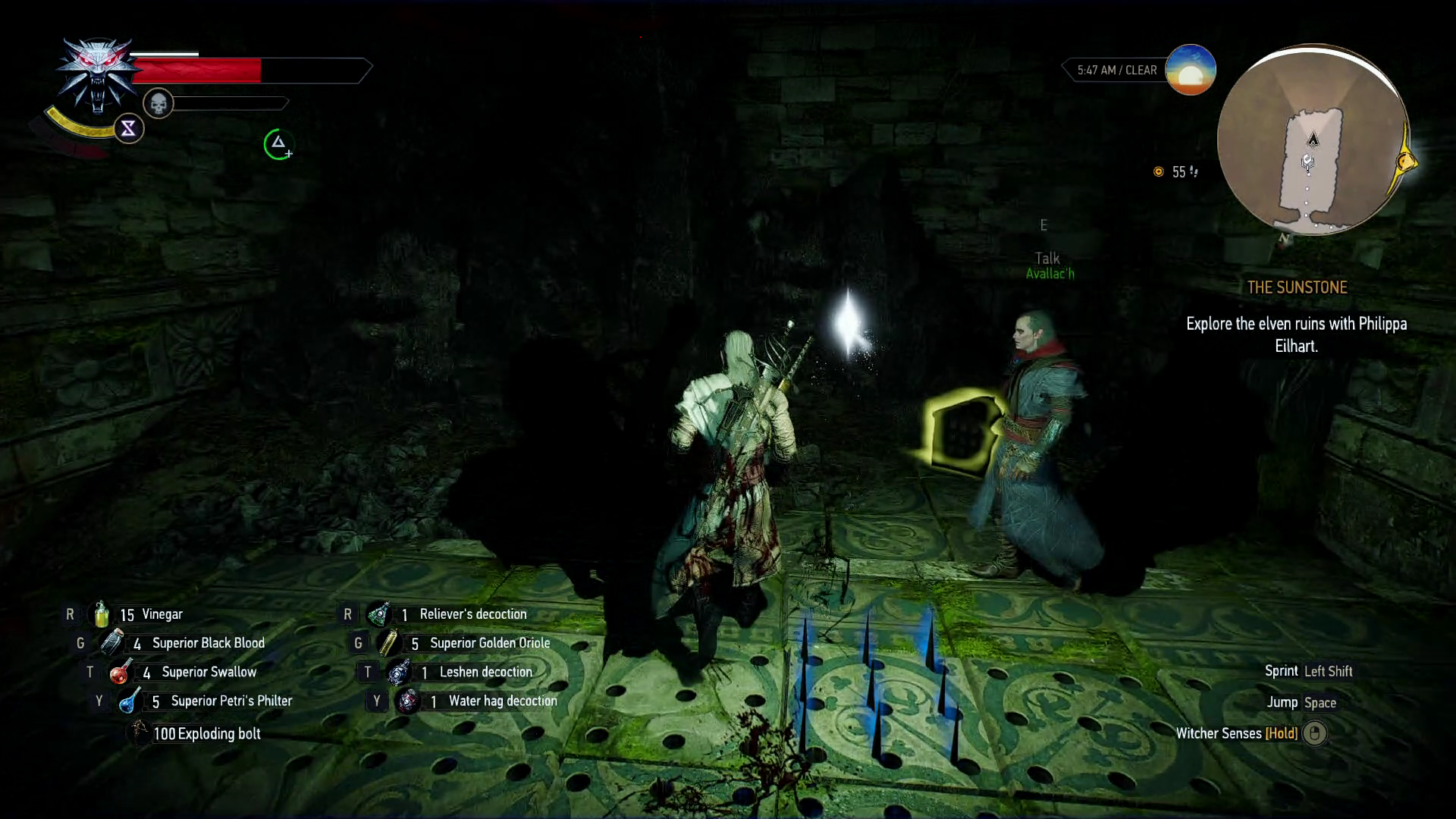Image resolution: width=1456 pixels, height=819 pixels.
Task: Click the sunrise weather icon
Action: pyautogui.click(x=1190, y=70)
